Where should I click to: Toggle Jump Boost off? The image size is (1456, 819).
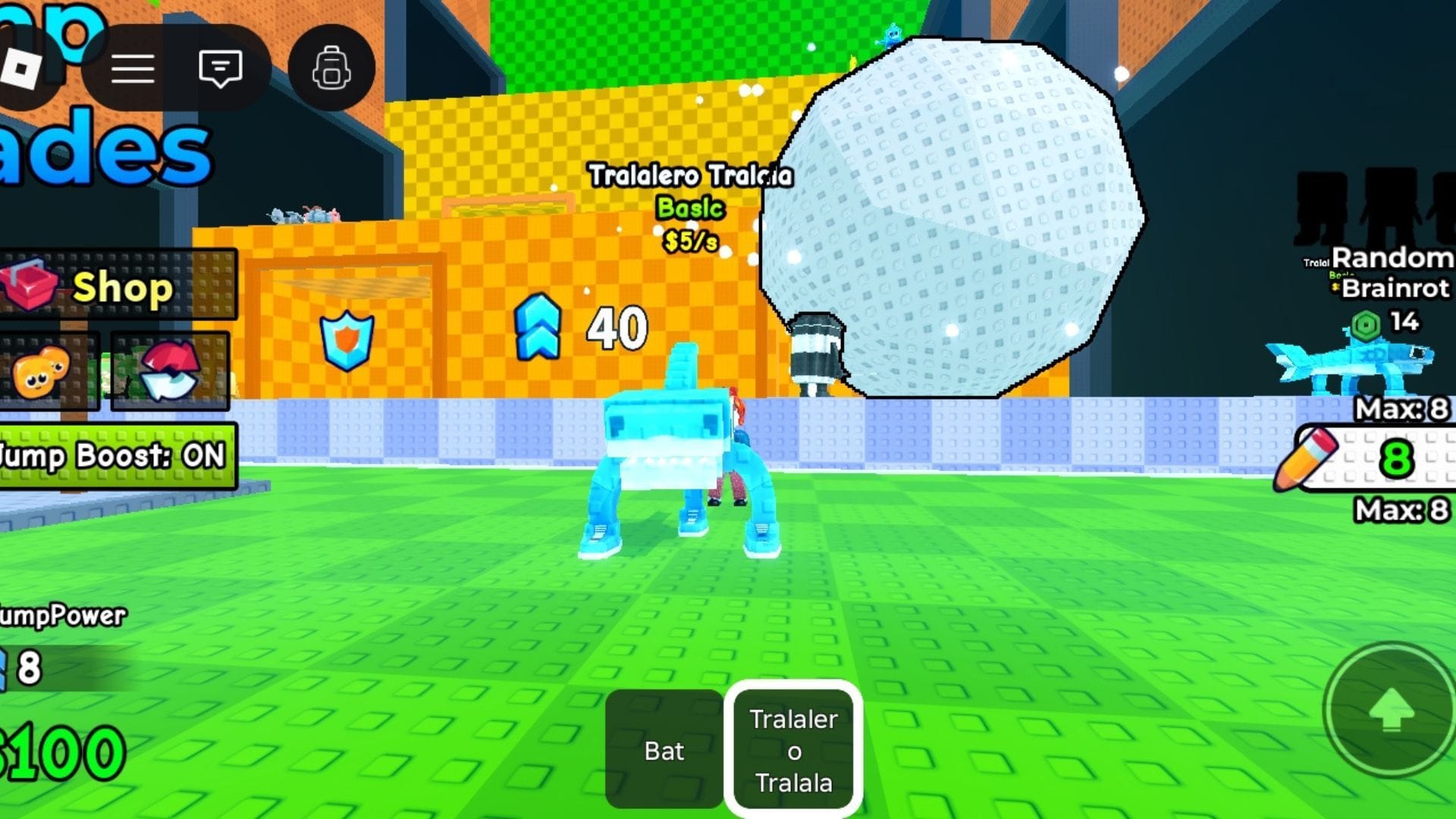click(x=114, y=457)
